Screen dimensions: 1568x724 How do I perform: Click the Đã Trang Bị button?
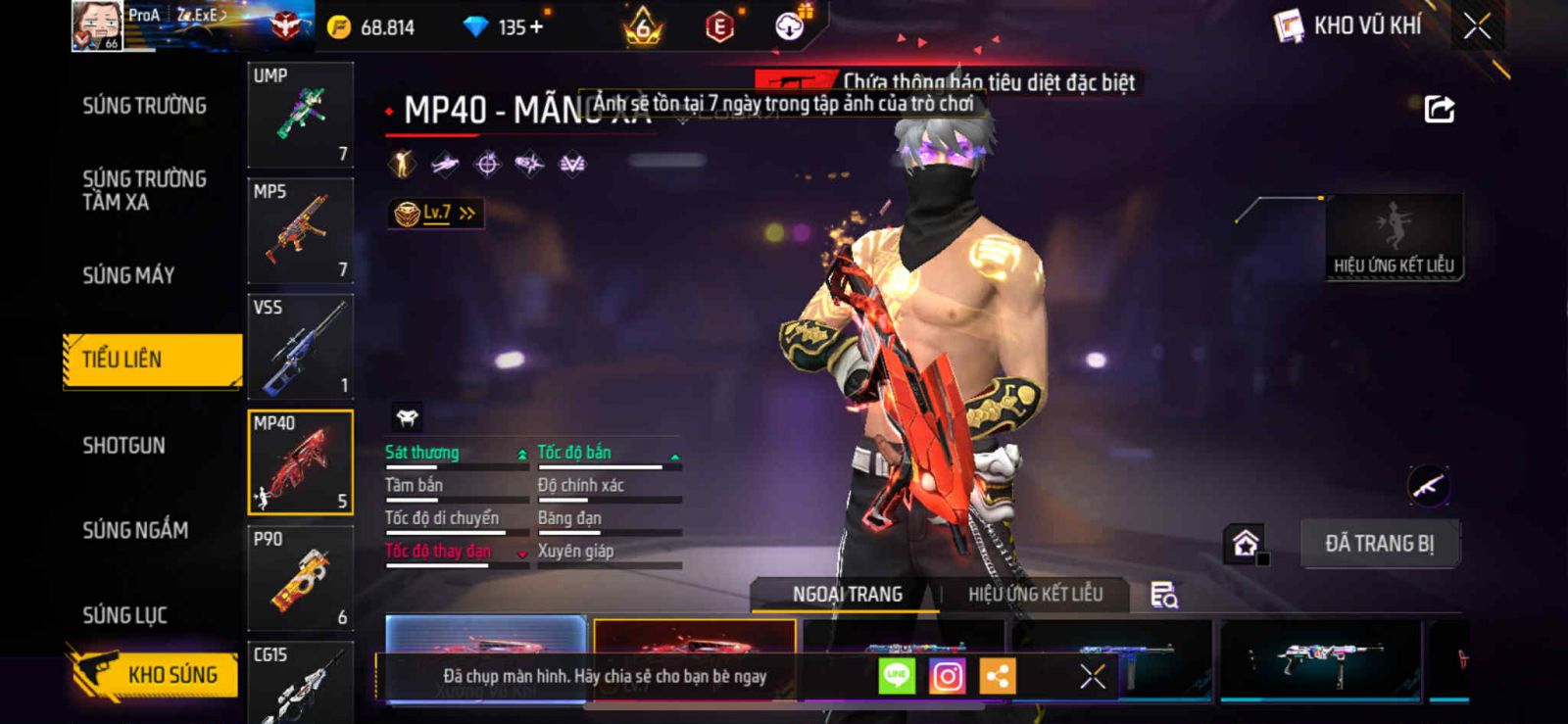1379,544
